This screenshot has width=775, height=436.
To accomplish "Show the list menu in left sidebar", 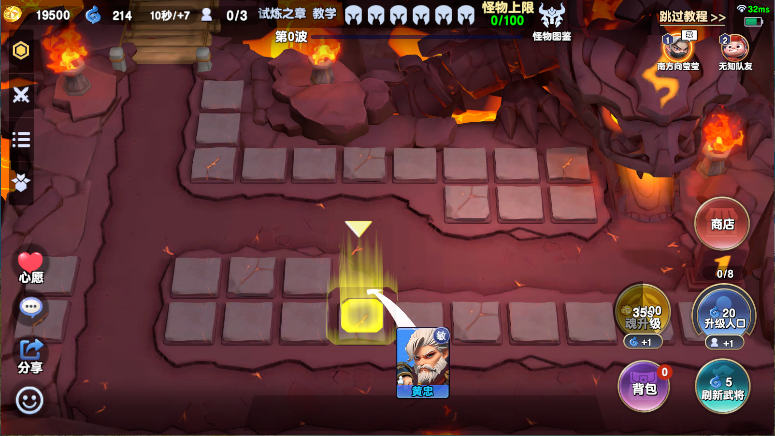I will tap(21, 139).
